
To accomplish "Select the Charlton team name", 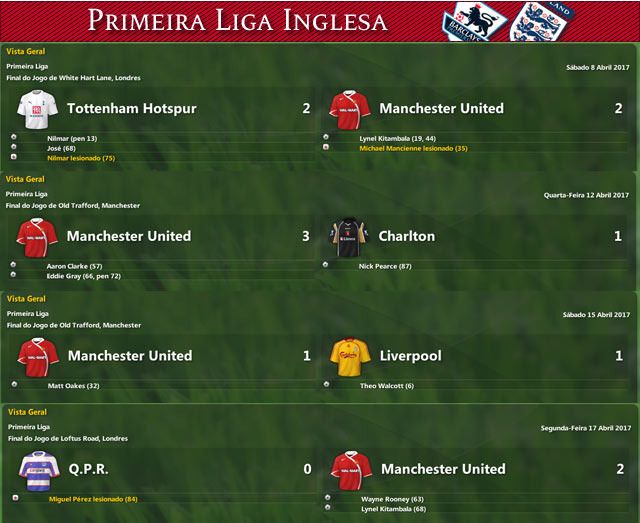I will (406, 236).
